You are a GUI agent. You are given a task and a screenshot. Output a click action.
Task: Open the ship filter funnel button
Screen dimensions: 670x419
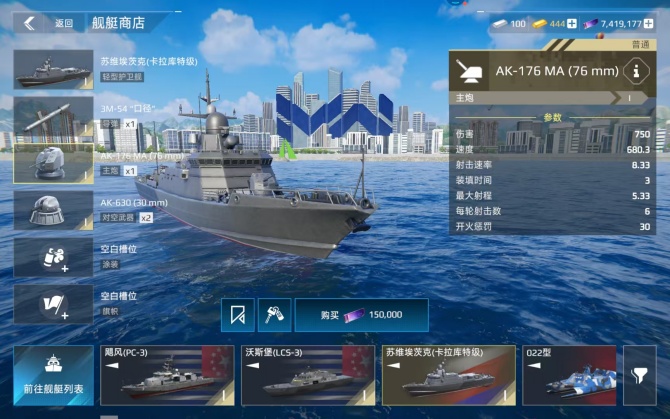639,375
